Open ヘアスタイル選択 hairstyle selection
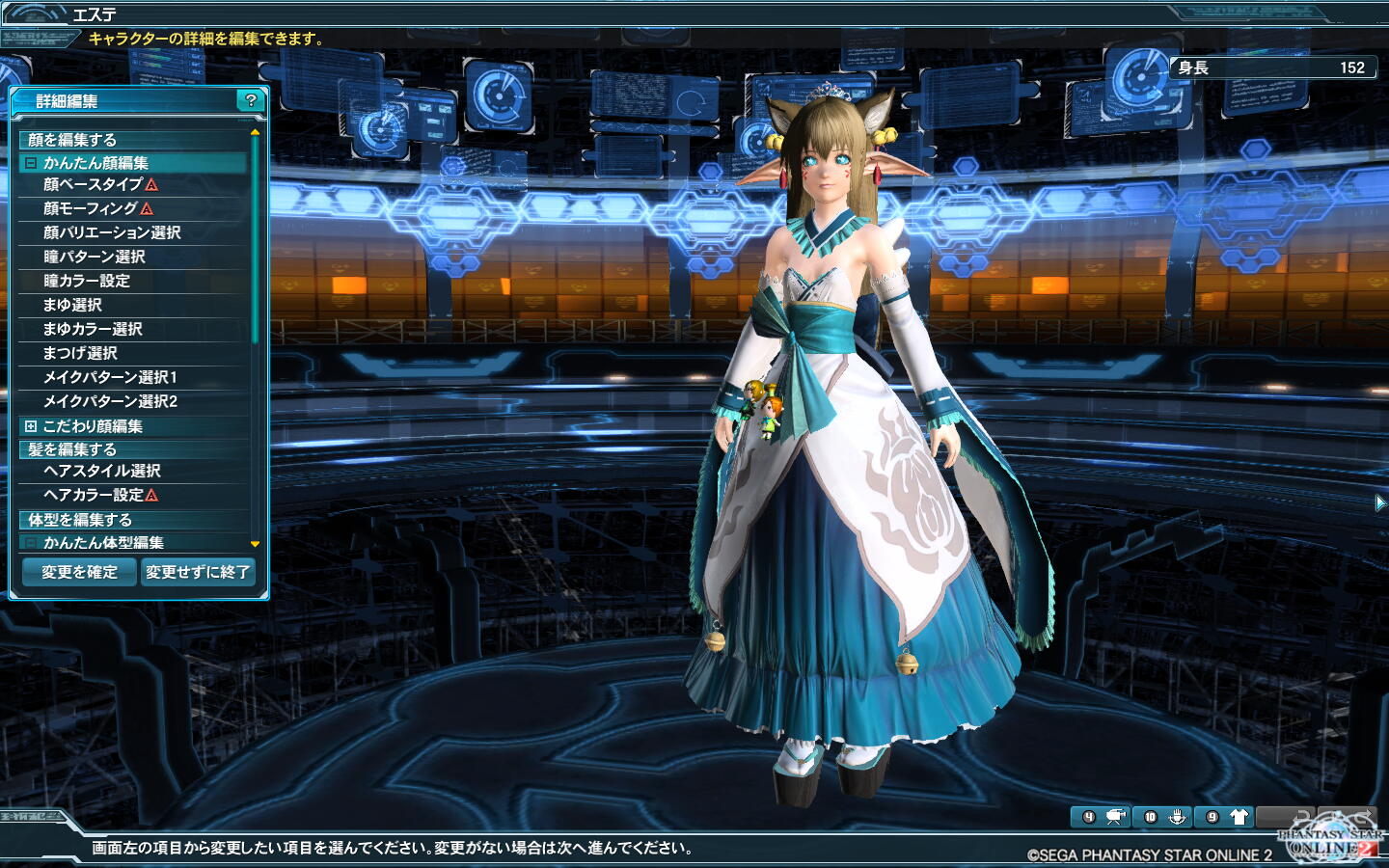The image size is (1389, 868). [102, 471]
